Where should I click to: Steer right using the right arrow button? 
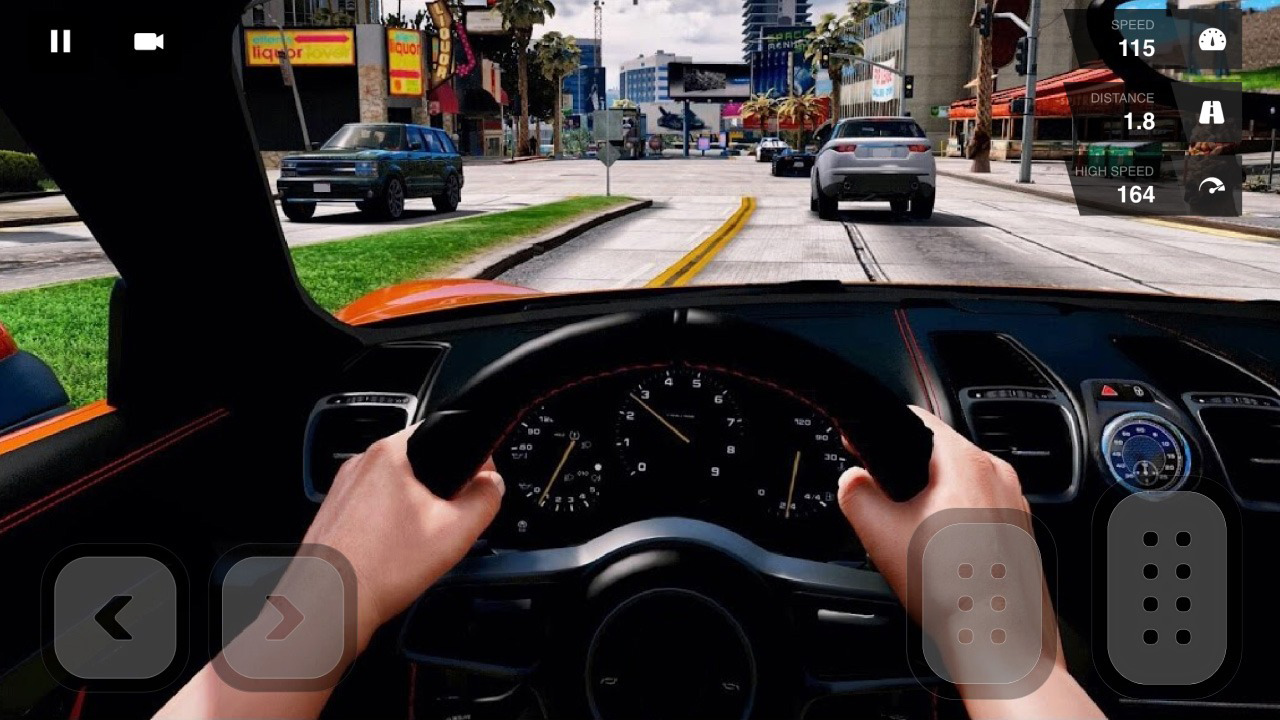281,617
